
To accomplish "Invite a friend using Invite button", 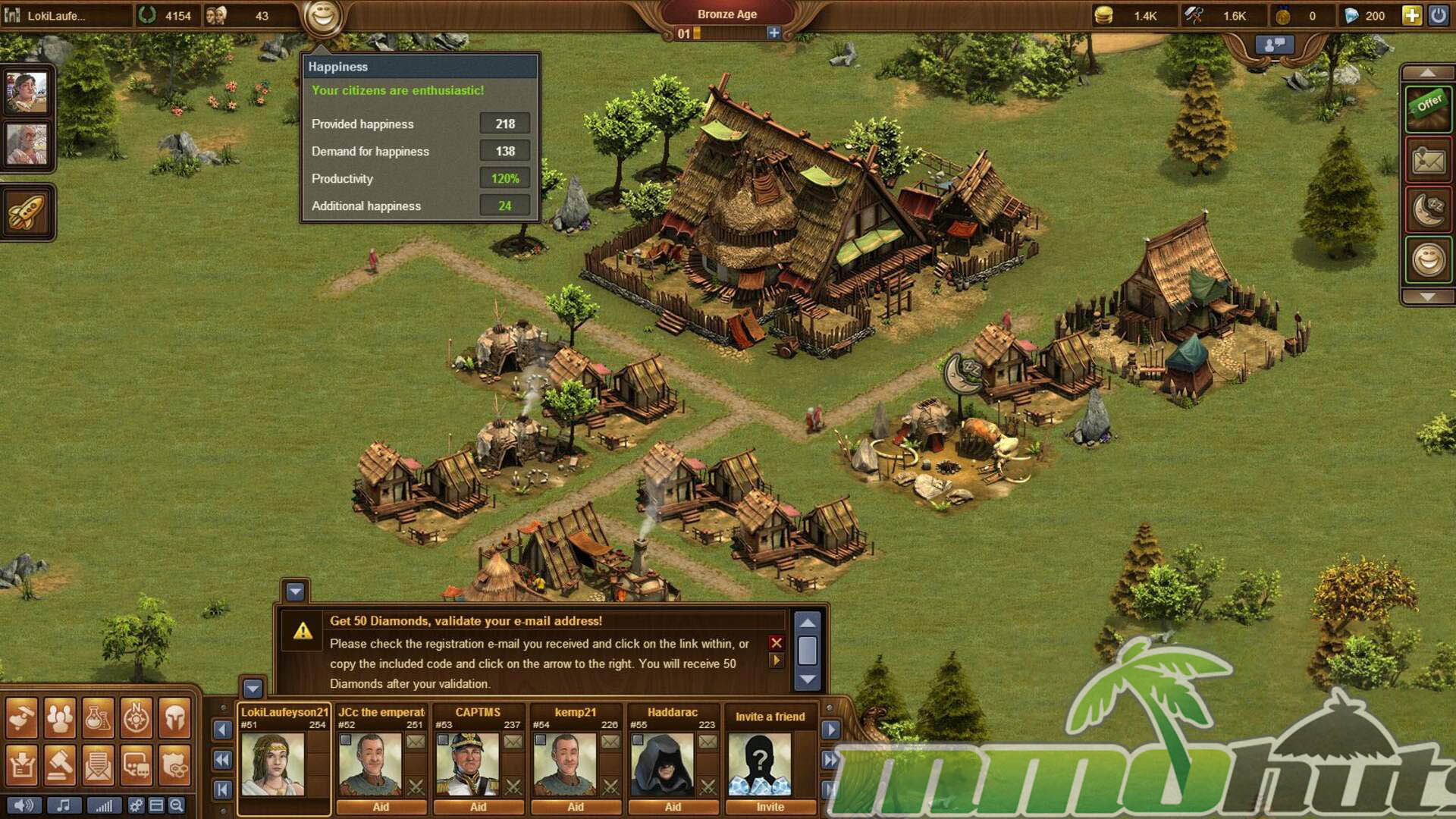I will (x=770, y=807).
